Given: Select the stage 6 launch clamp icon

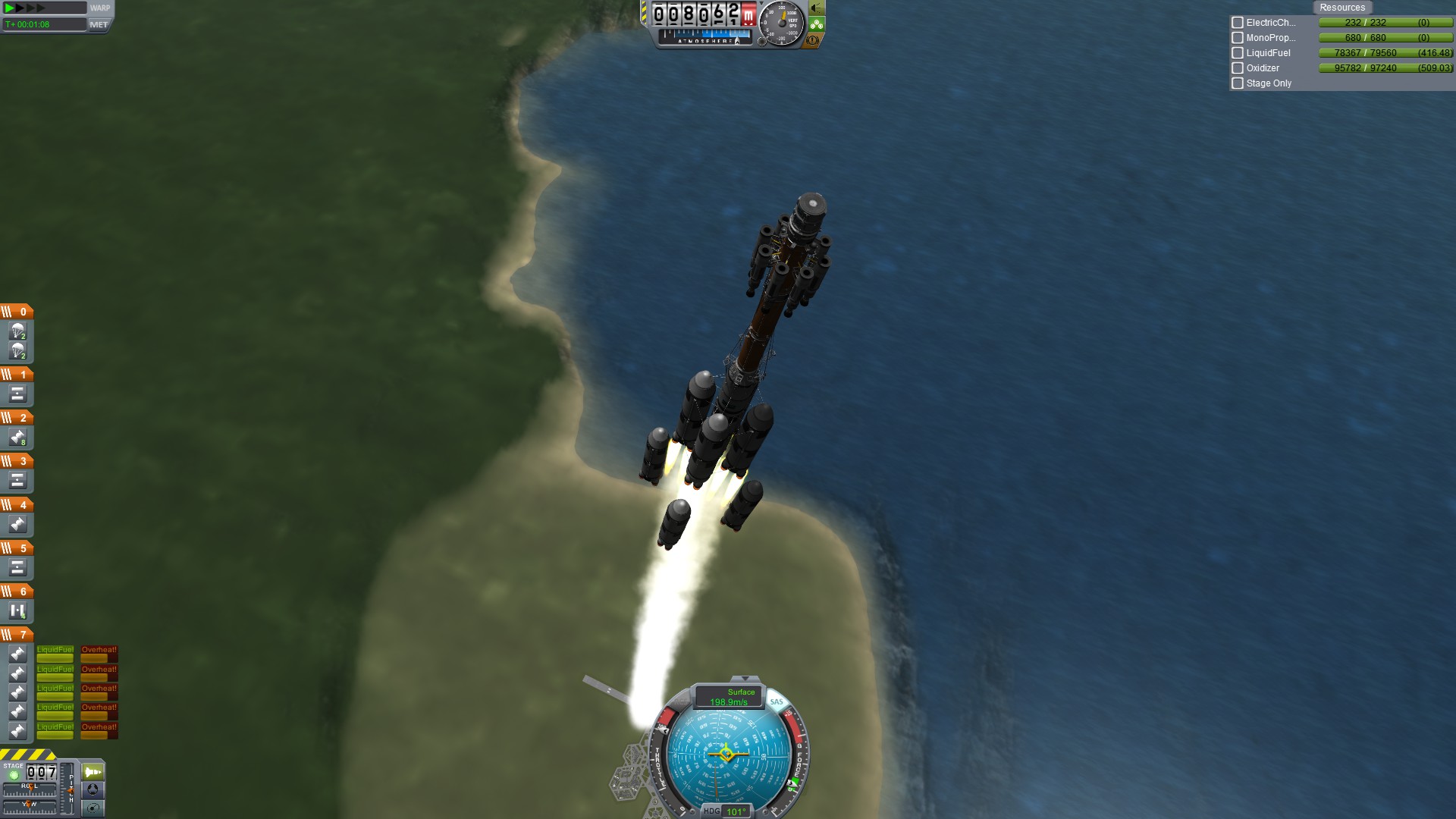Looking at the screenshot, I should [x=17, y=611].
